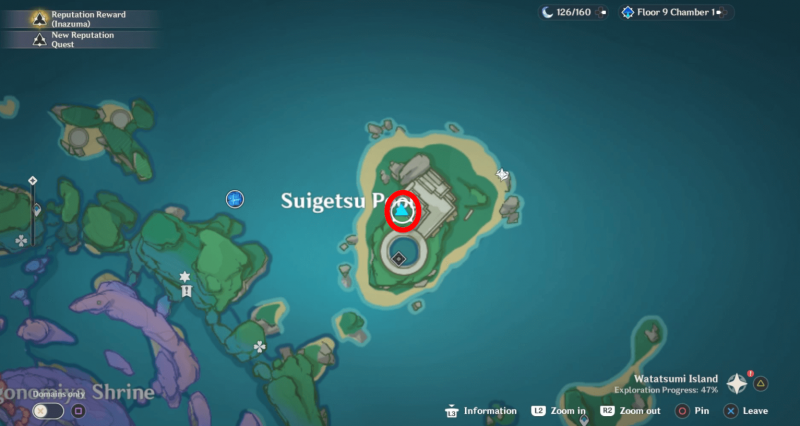Select the teleport waypoint circled in red

point(403,212)
